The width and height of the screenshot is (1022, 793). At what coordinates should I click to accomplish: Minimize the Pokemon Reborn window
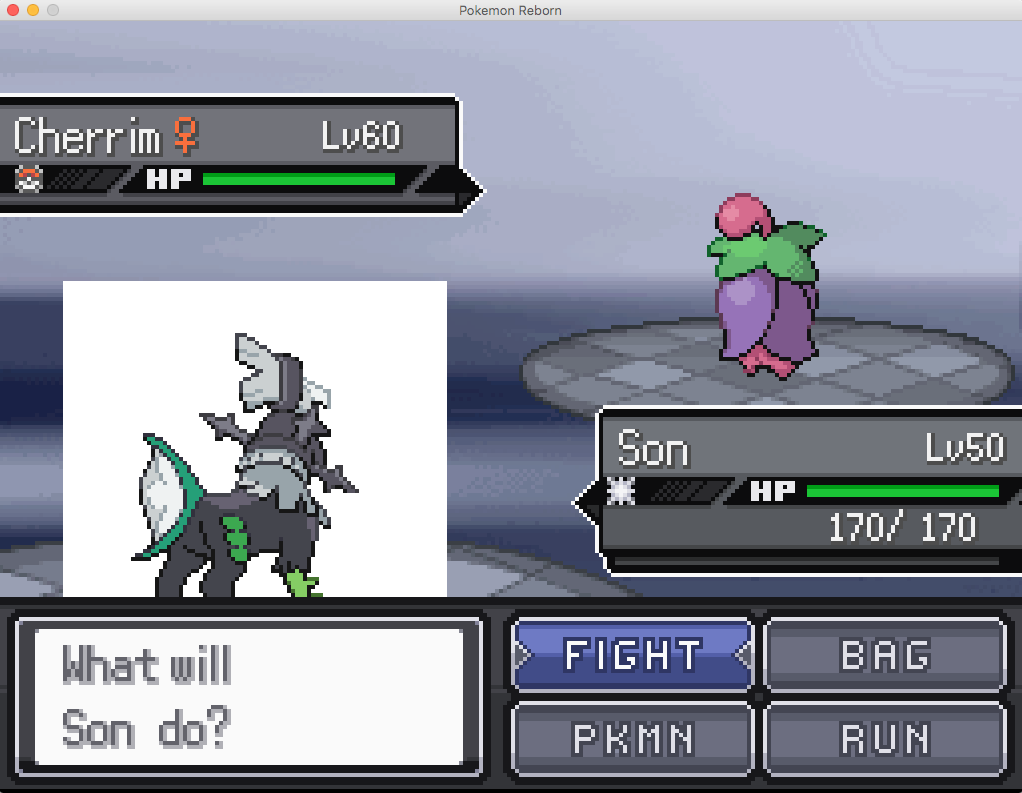(x=33, y=10)
